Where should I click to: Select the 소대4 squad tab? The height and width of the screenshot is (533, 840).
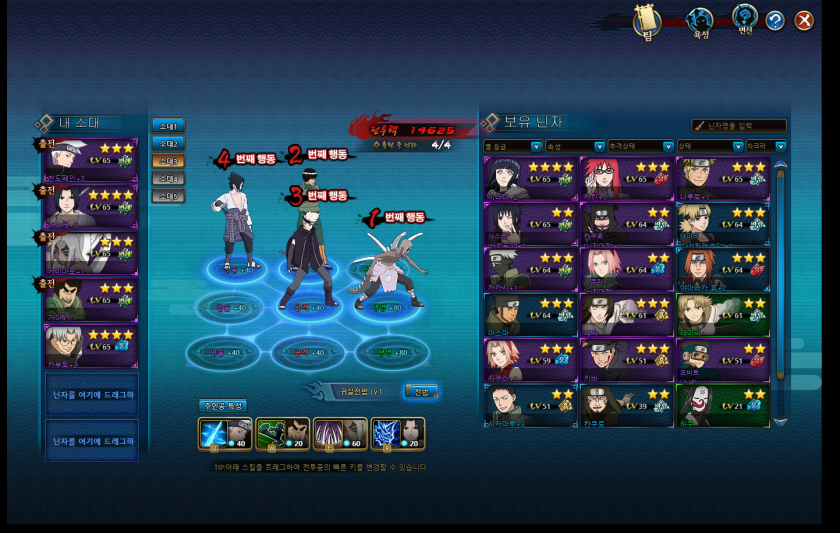tap(168, 178)
